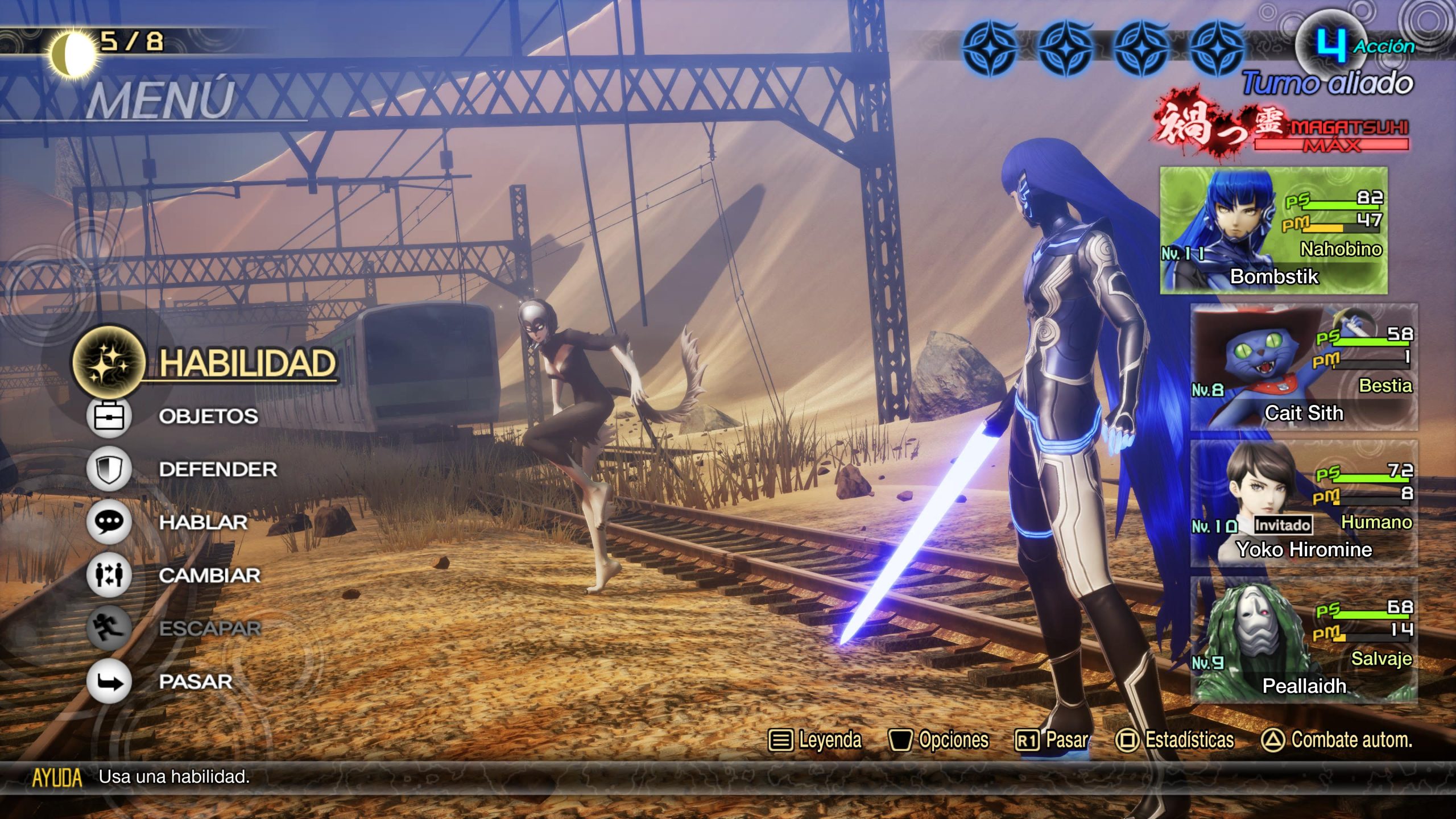1456x819 pixels.
Task: Select the greyed-out ESCAPAR option
Action: click(x=209, y=628)
